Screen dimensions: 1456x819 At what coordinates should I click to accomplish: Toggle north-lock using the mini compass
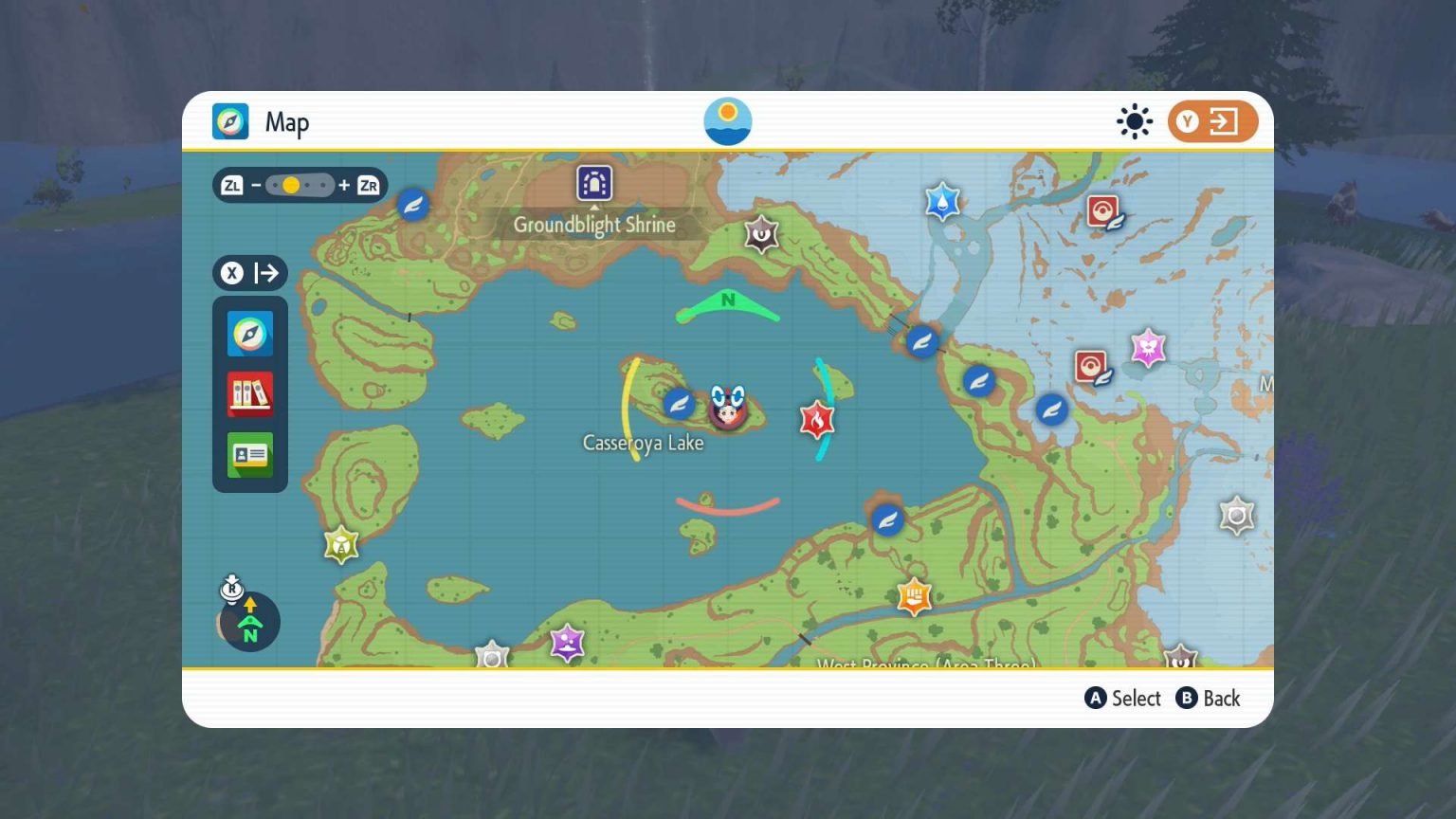pyautogui.click(x=249, y=622)
